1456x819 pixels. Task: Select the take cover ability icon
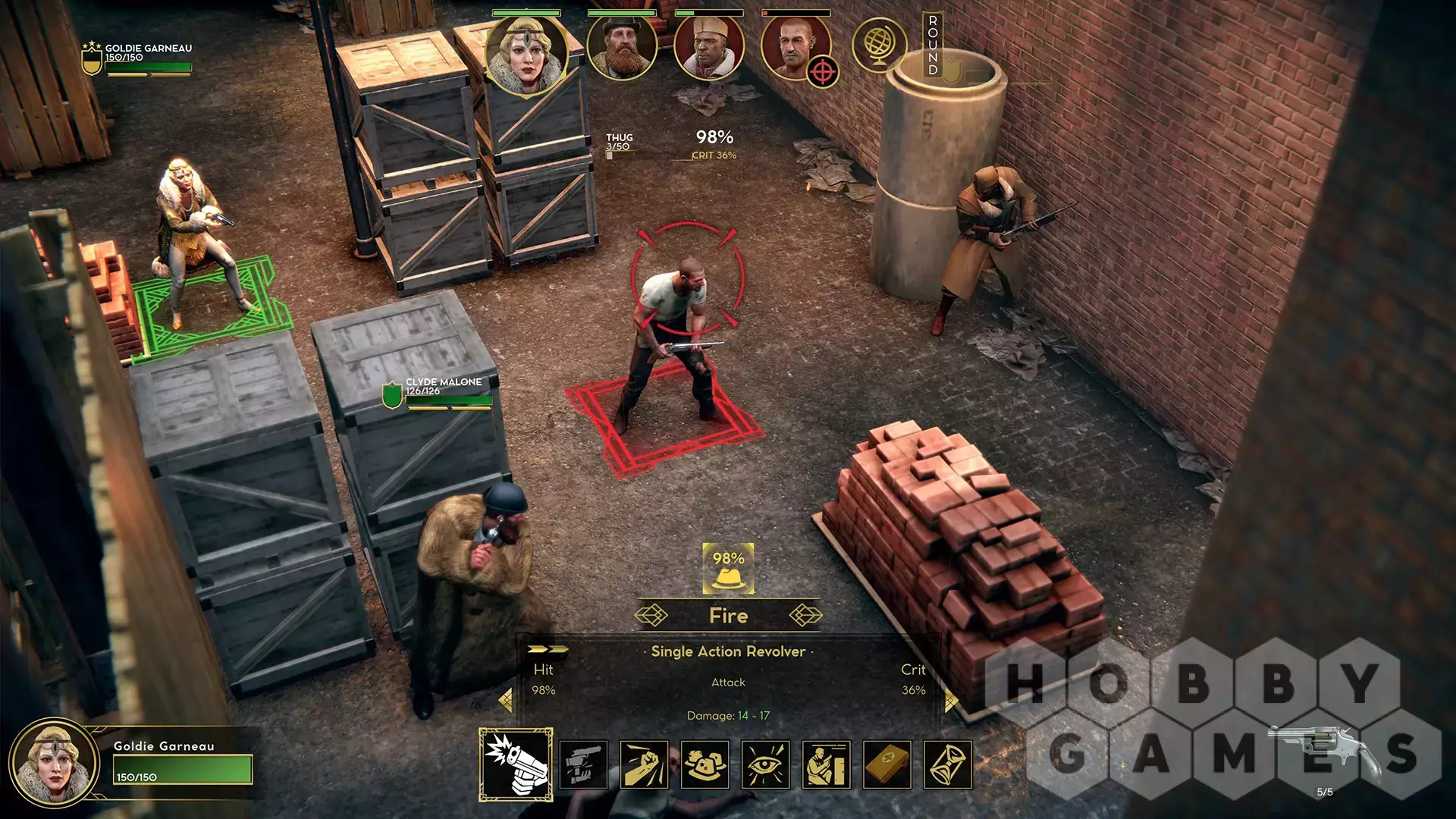pos(827,764)
